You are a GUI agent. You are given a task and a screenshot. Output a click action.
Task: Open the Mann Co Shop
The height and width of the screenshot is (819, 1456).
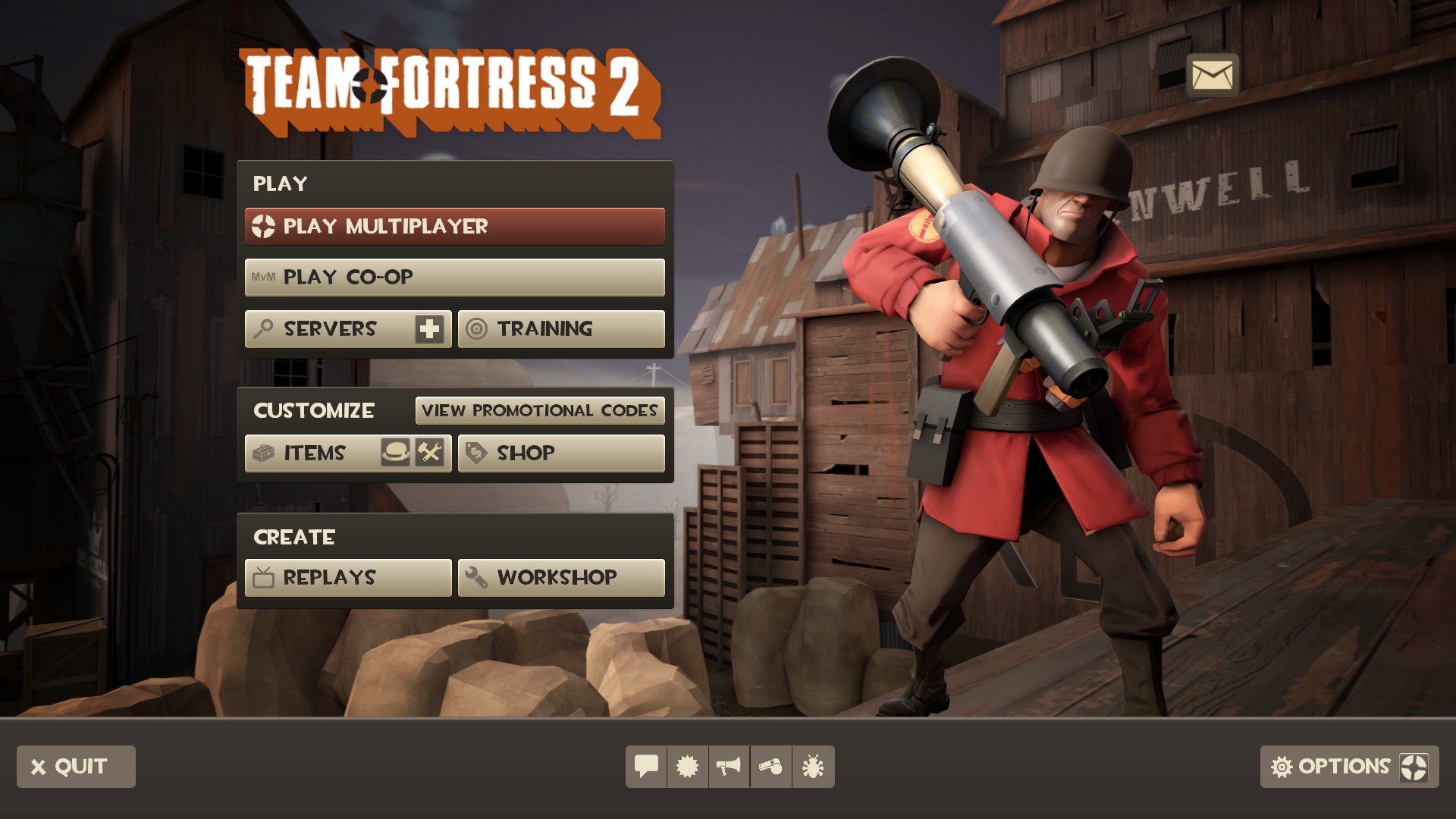(560, 453)
